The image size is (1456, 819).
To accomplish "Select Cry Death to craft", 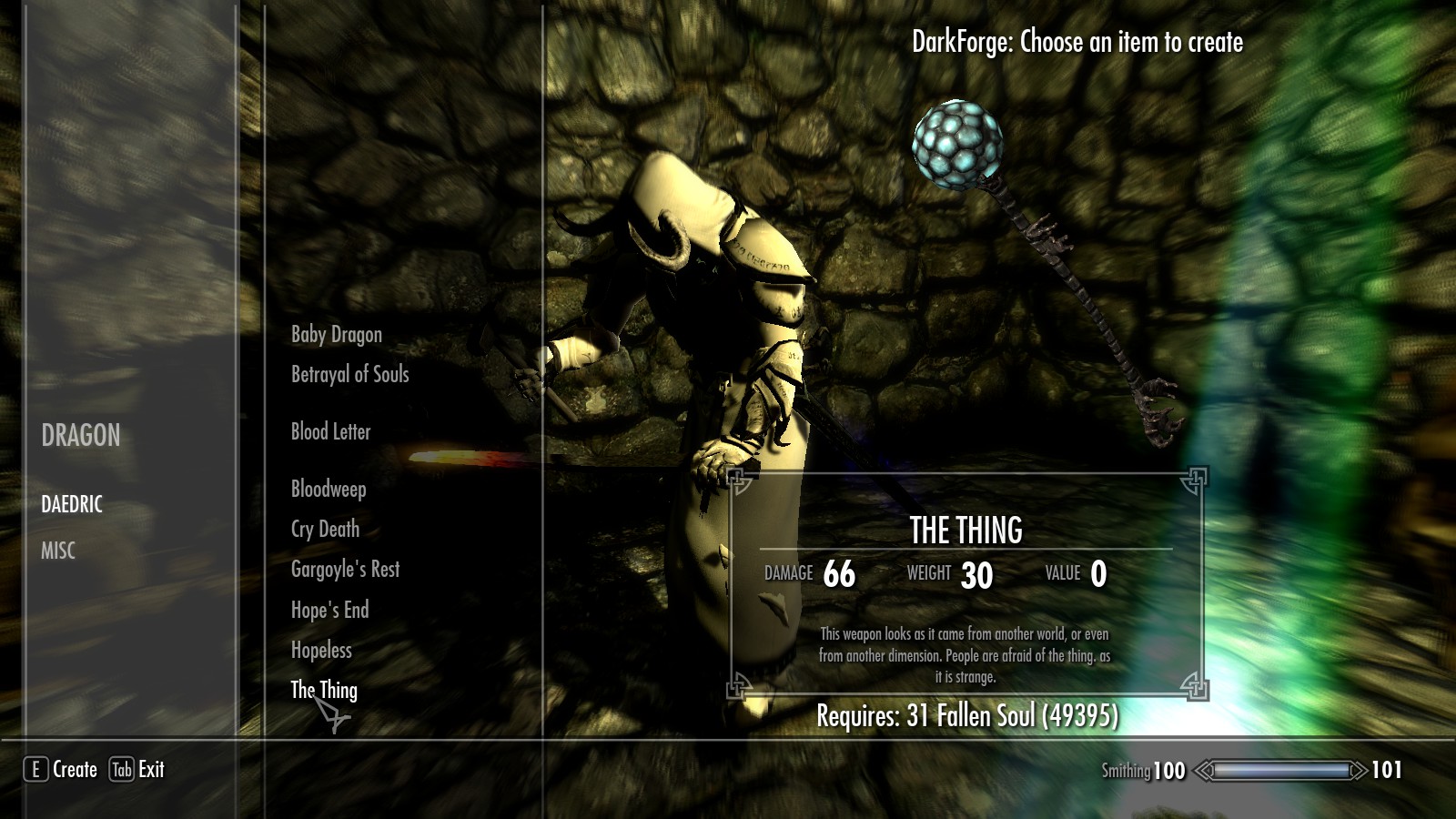I will click(x=326, y=530).
